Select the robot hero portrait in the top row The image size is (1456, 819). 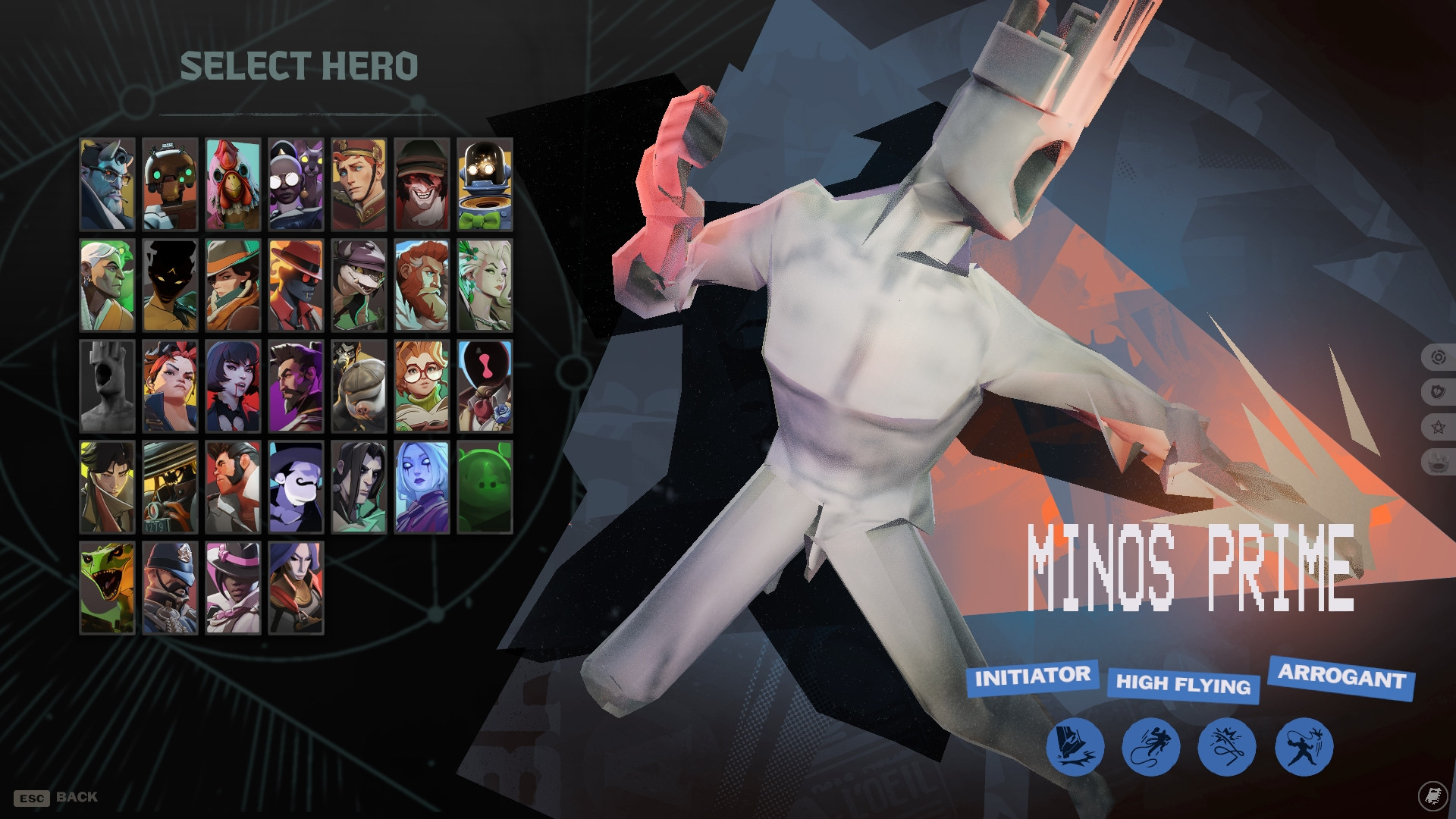pyautogui.click(x=170, y=184)
